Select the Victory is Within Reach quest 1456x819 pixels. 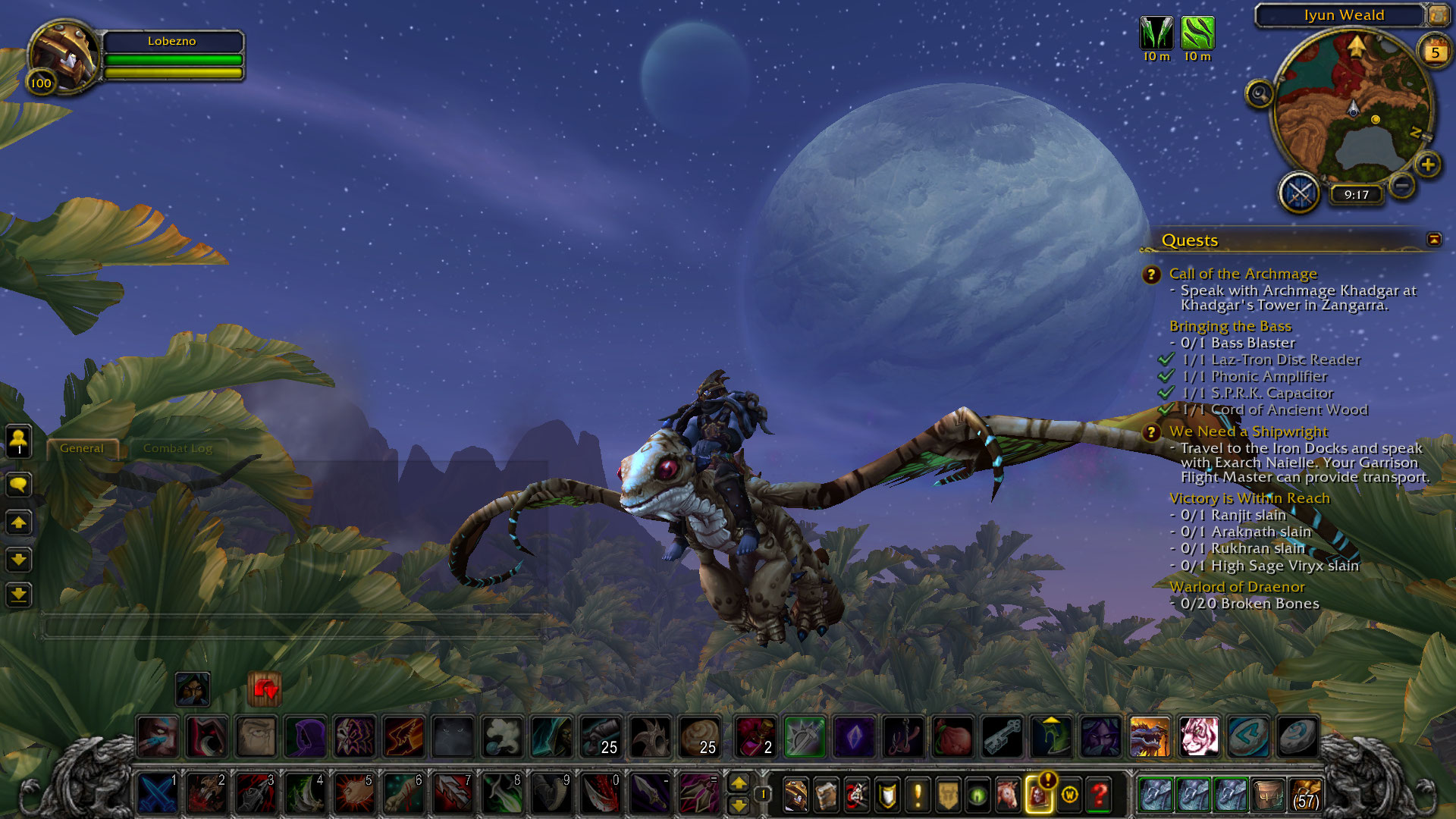click(x=1249, y=498)
